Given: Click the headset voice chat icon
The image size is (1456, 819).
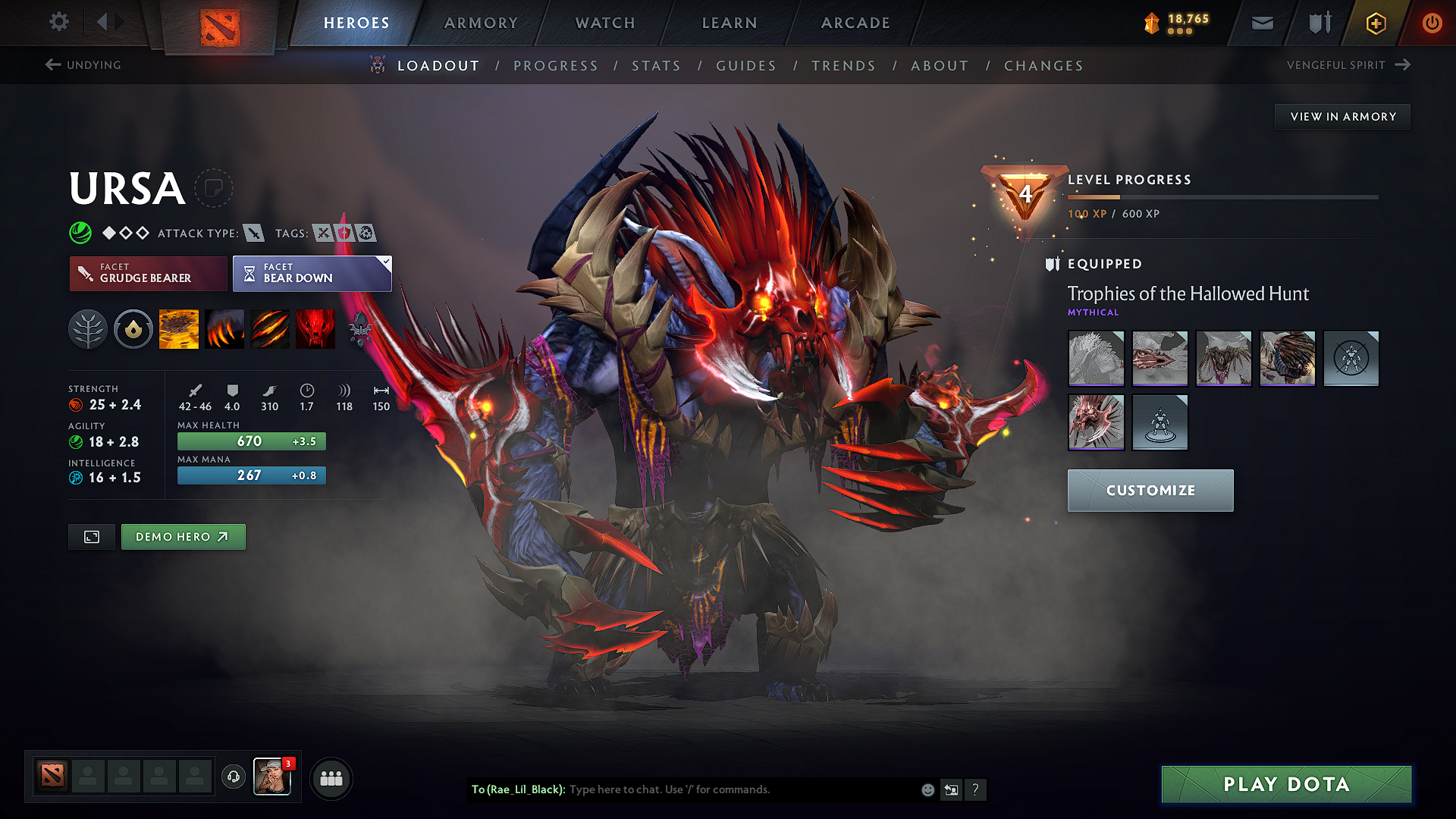Looking at the screenshot, I should click(x=233, y=777).
